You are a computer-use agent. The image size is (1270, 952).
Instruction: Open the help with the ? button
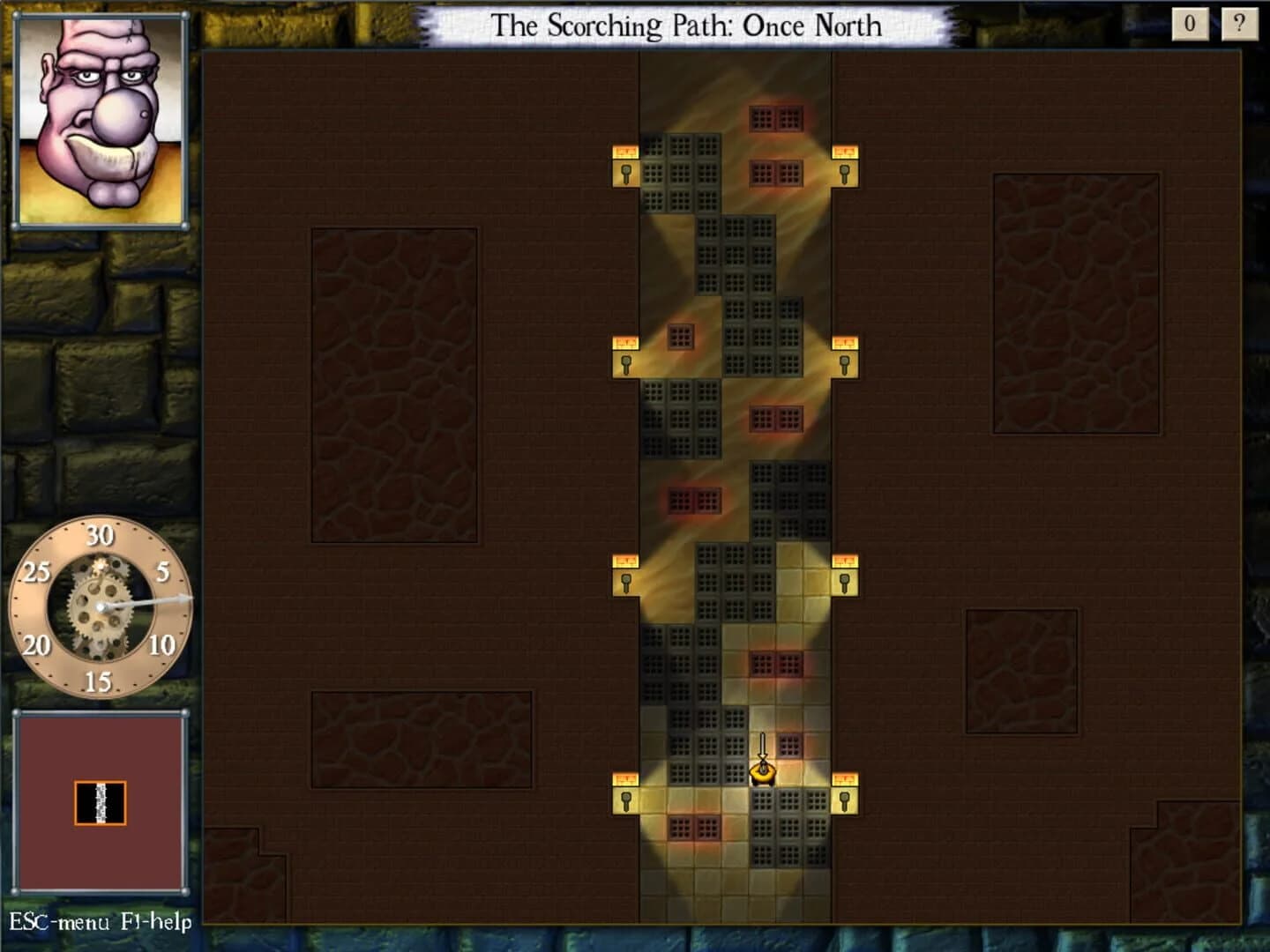1240,22
